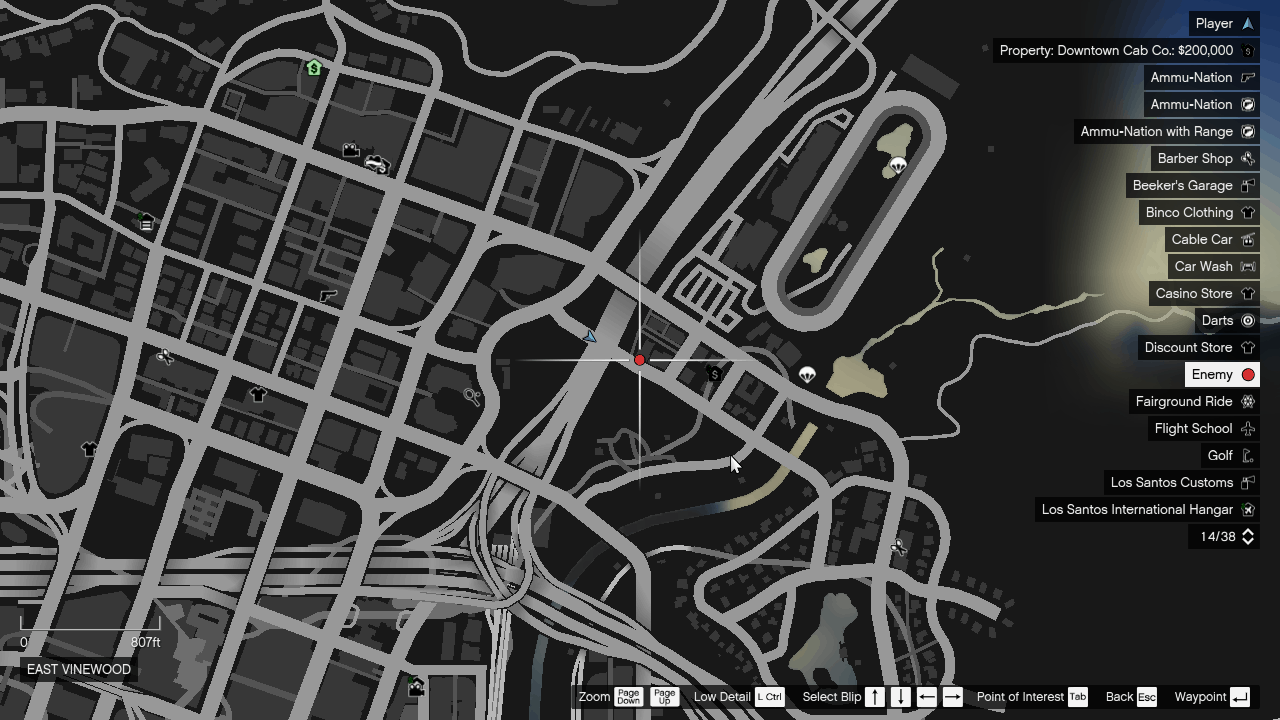The image size is (1280, 720).
Task: Click the Zoom Page Up control
Action: (x=664, y=697)
